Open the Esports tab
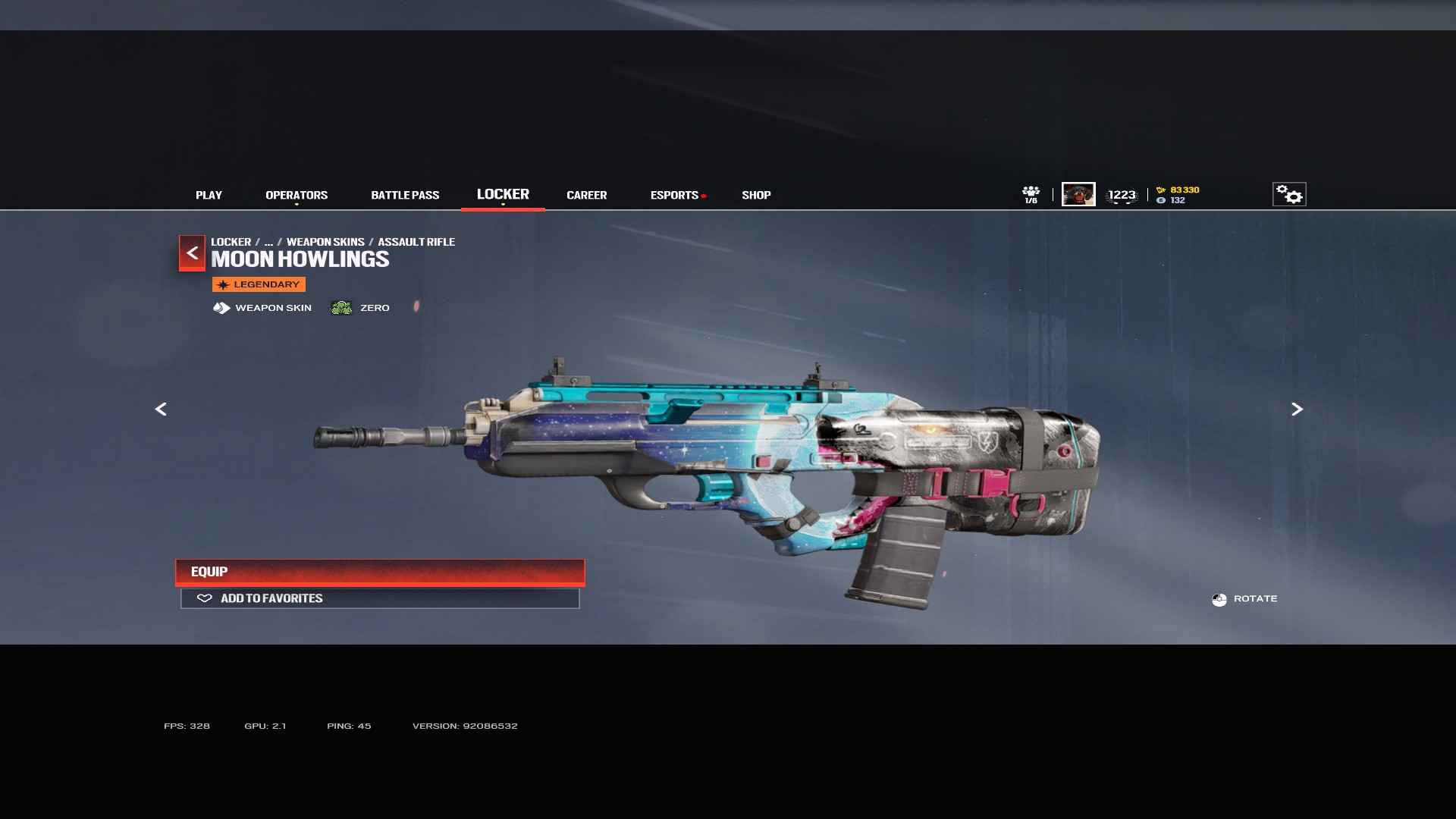Image resolution: width=1456 pixels, height=819 pixels. 674,195
